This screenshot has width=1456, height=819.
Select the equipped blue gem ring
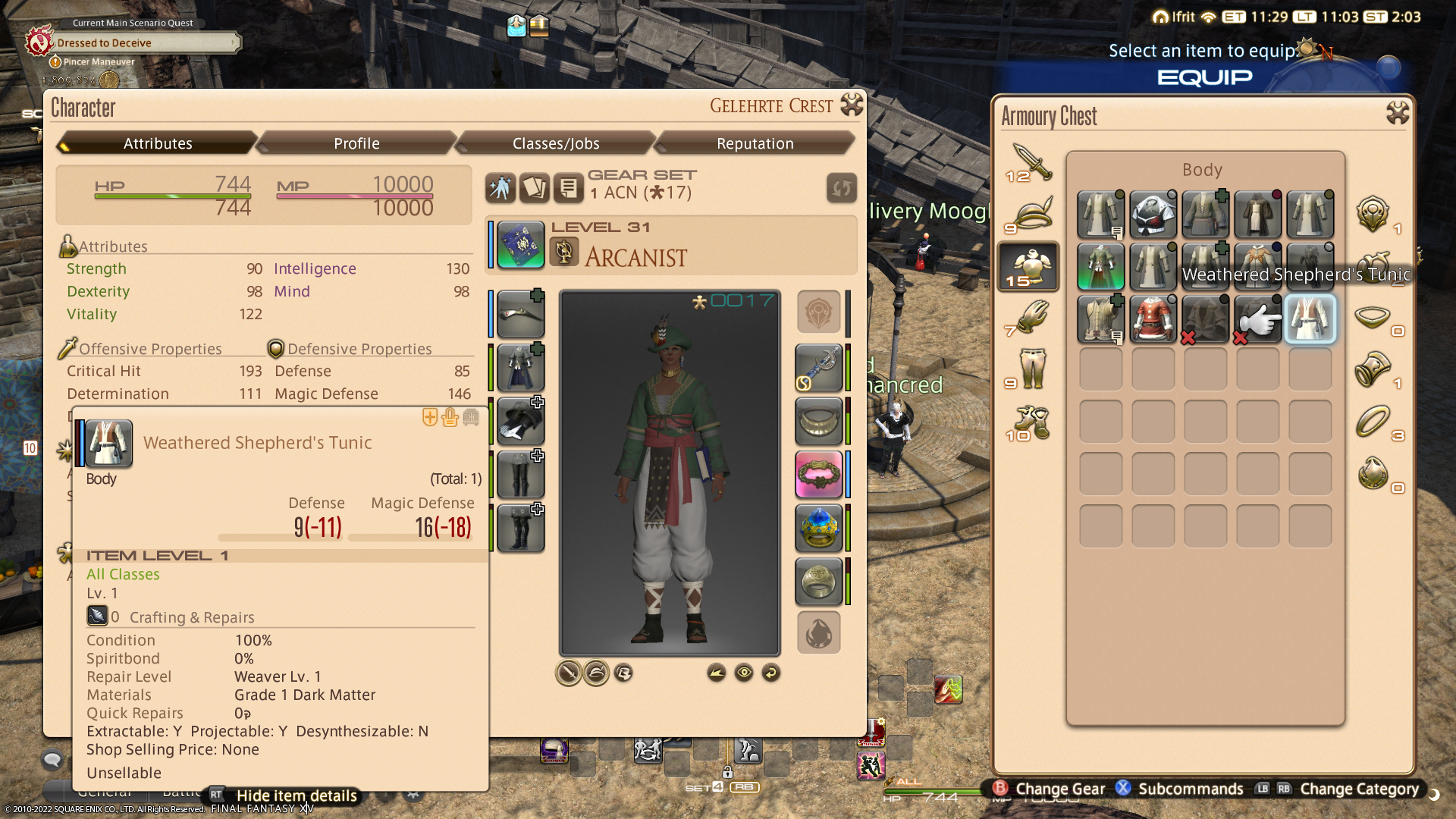coord(818,528)
